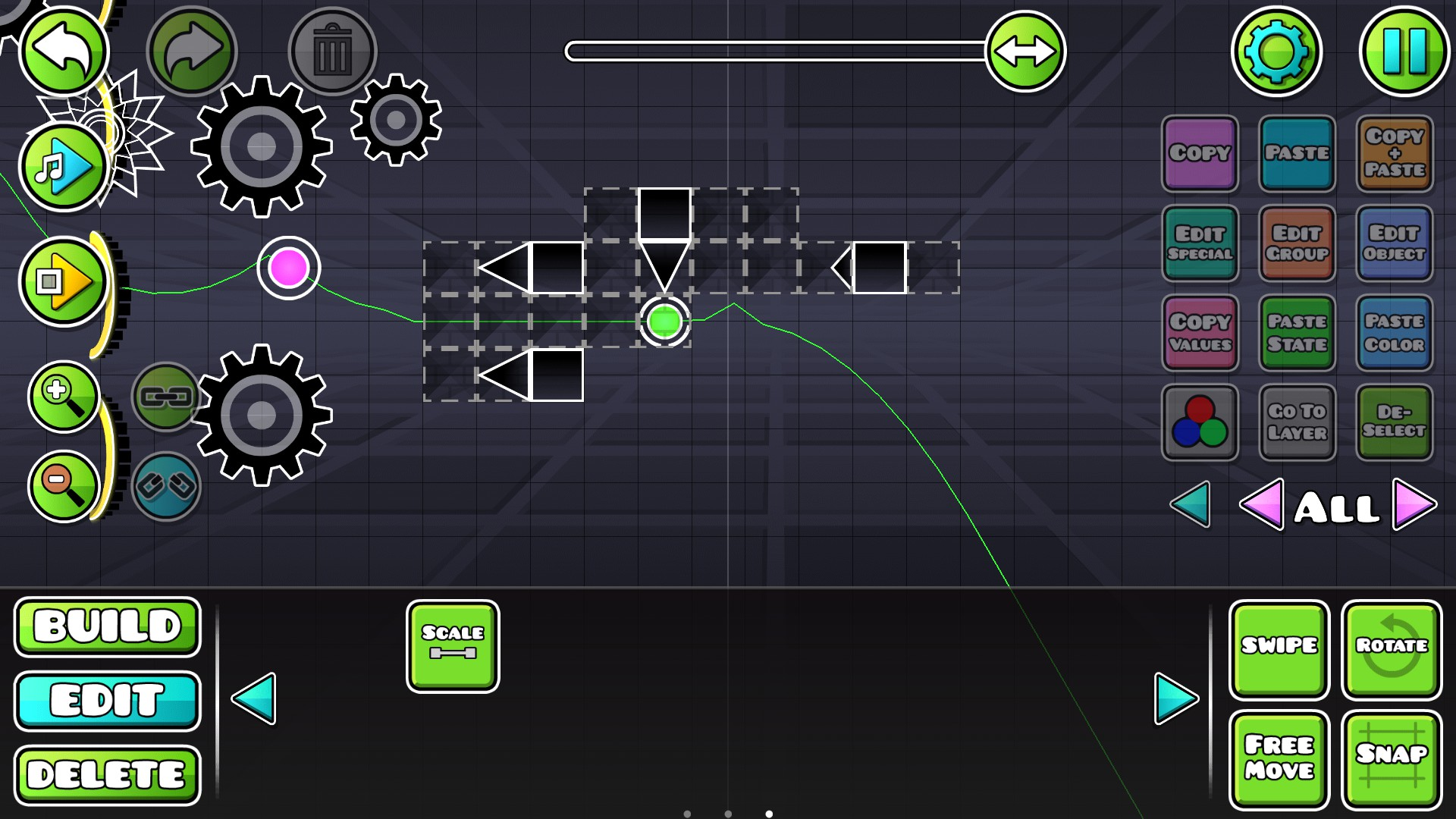Screen dimensions: 1456x819
Task: Deselect all objects with De-Select
Action: click(1395, 422)
